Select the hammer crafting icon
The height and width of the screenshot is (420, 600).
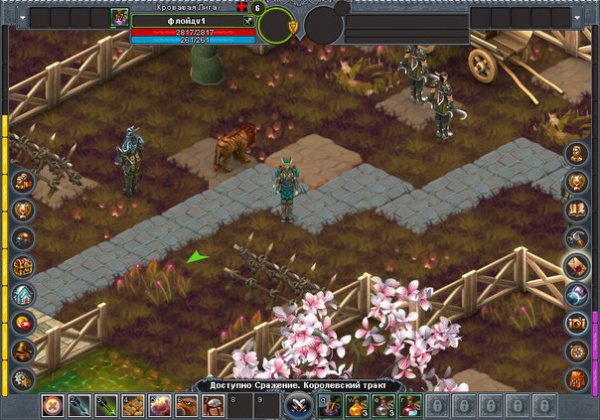click(577, 238)
